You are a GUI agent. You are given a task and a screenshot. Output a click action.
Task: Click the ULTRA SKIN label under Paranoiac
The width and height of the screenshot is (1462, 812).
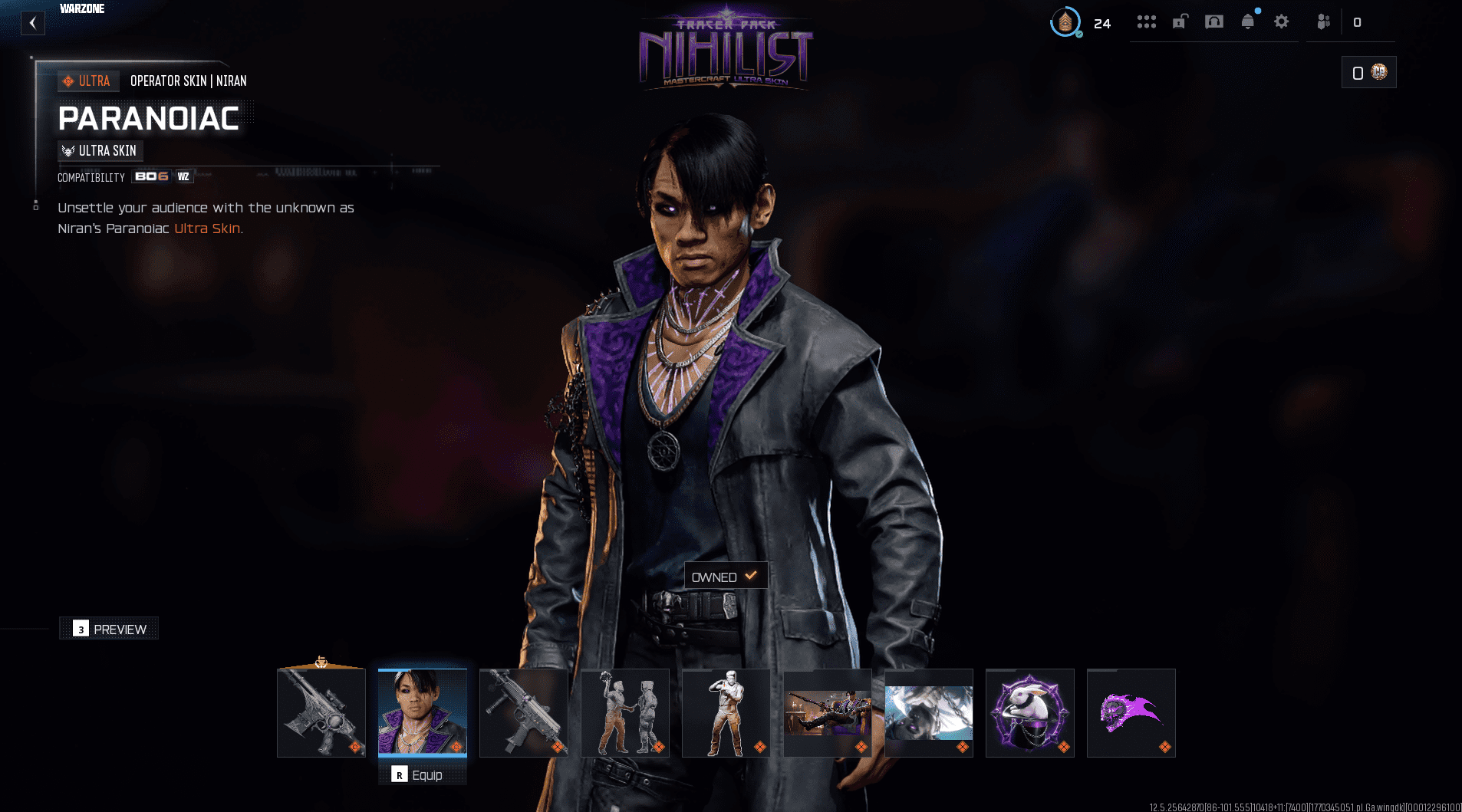click(x=100, y=150)
